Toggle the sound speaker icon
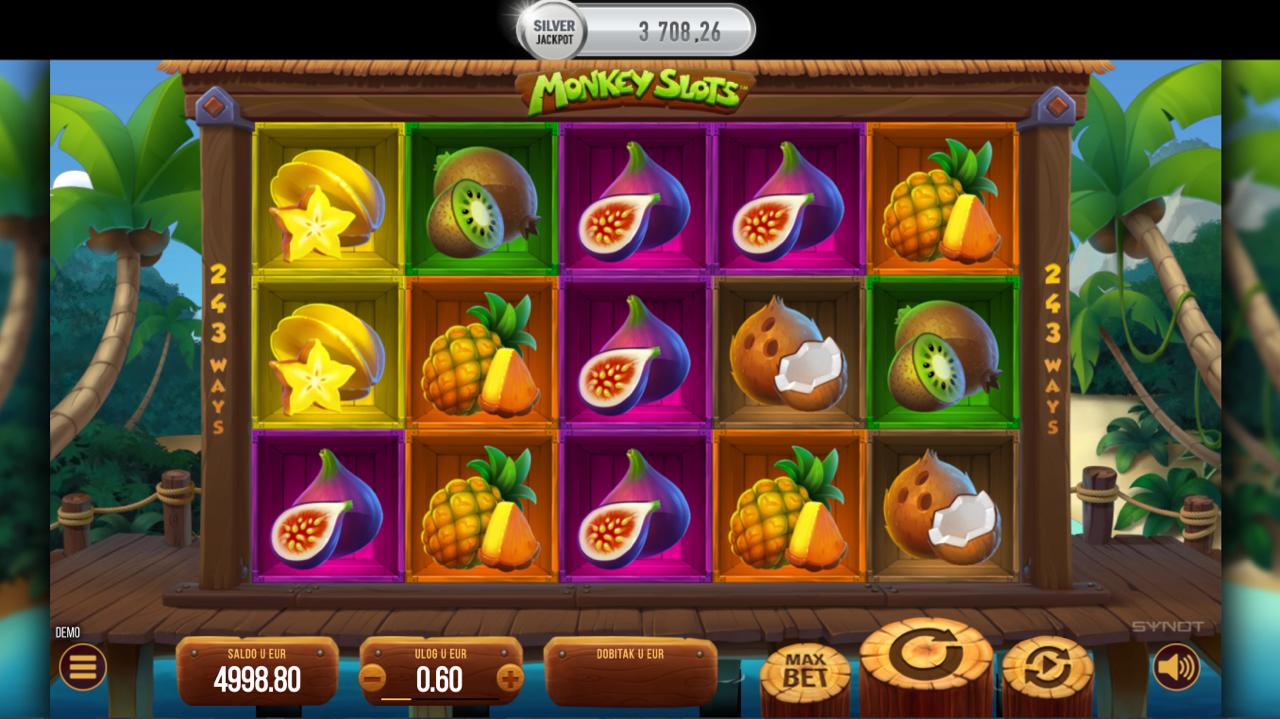The image size is (1280, 719). (1176, 666)
